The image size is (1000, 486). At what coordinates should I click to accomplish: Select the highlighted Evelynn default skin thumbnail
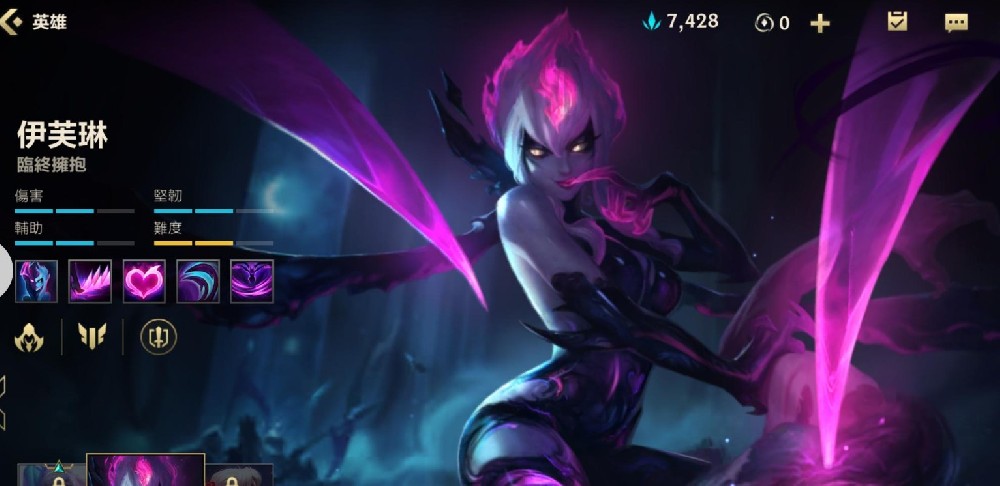tap(146, 471)
